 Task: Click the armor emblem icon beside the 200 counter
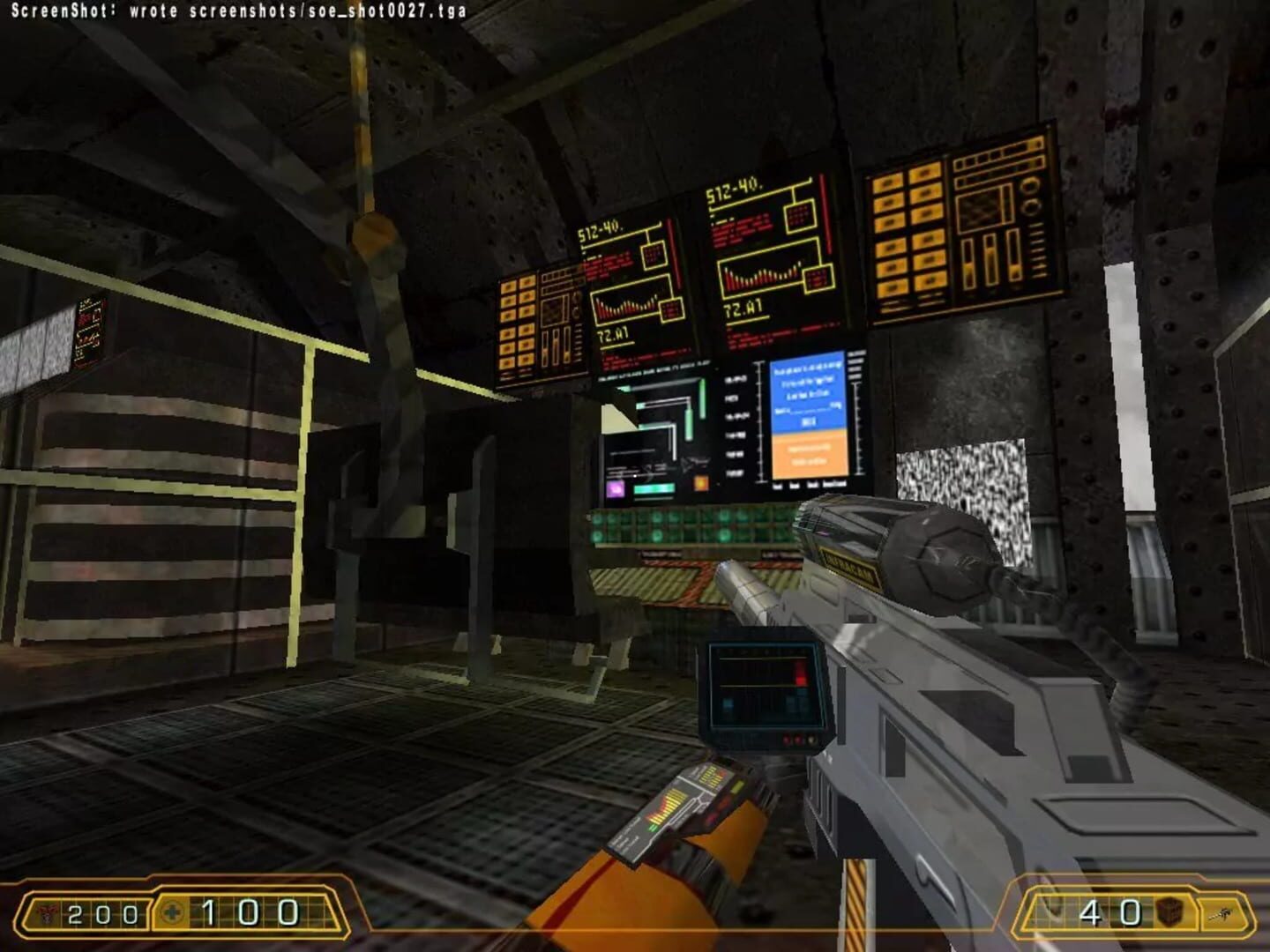(x=45, y=914)
